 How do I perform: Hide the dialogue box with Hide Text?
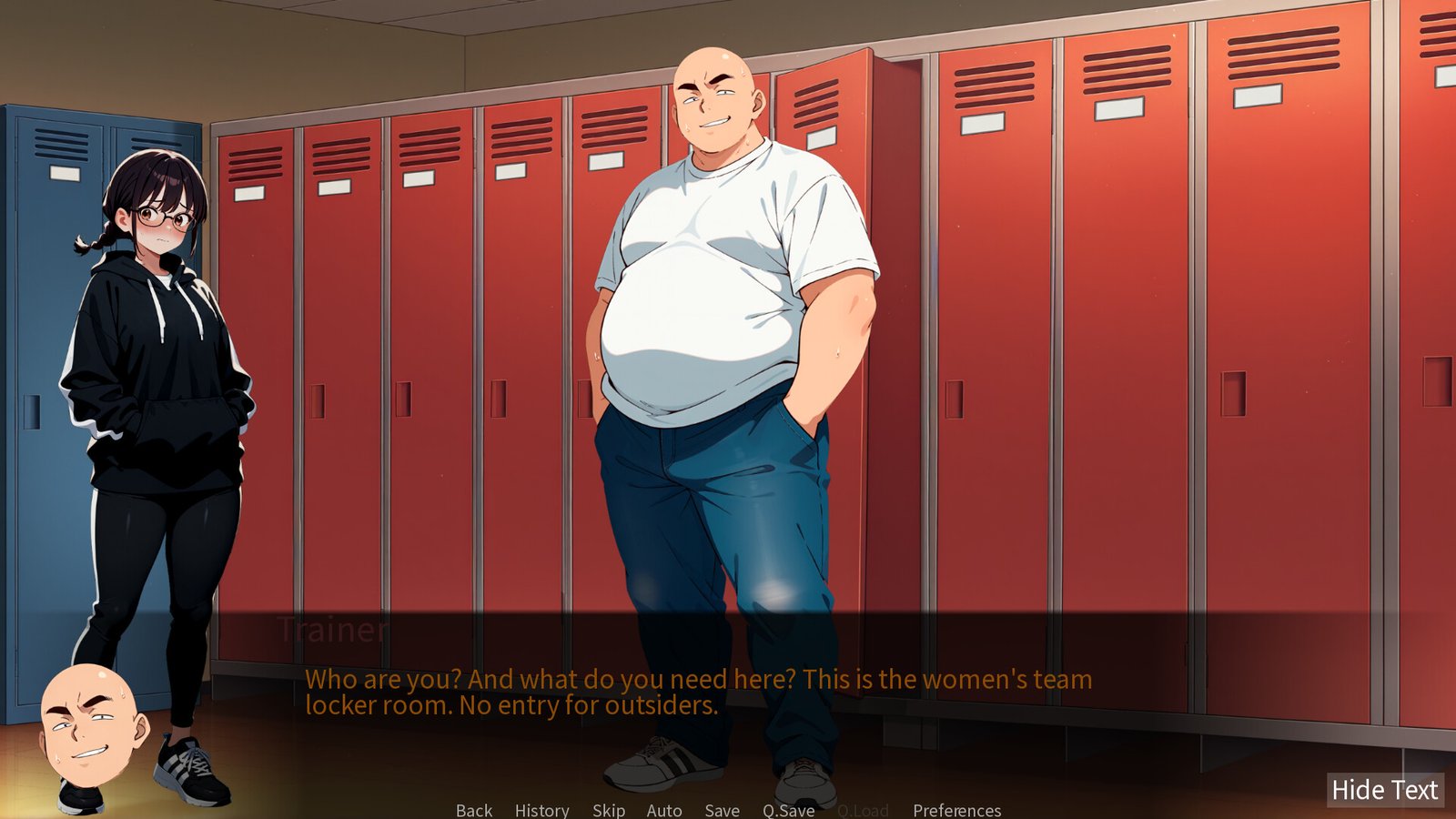pyautogui.click(x=1384, y=788)
